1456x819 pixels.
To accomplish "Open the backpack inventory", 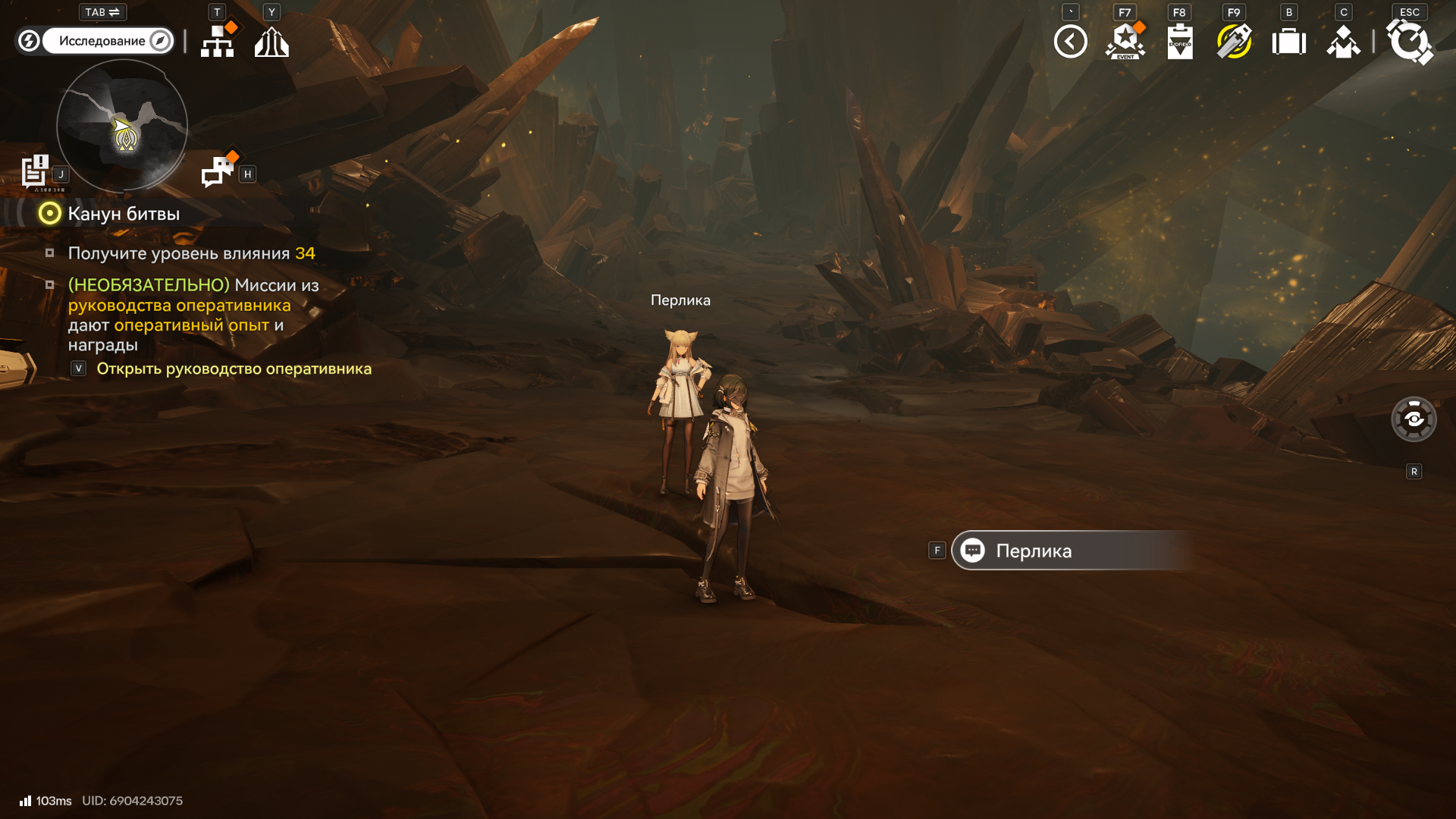I will click(1288, 42).
